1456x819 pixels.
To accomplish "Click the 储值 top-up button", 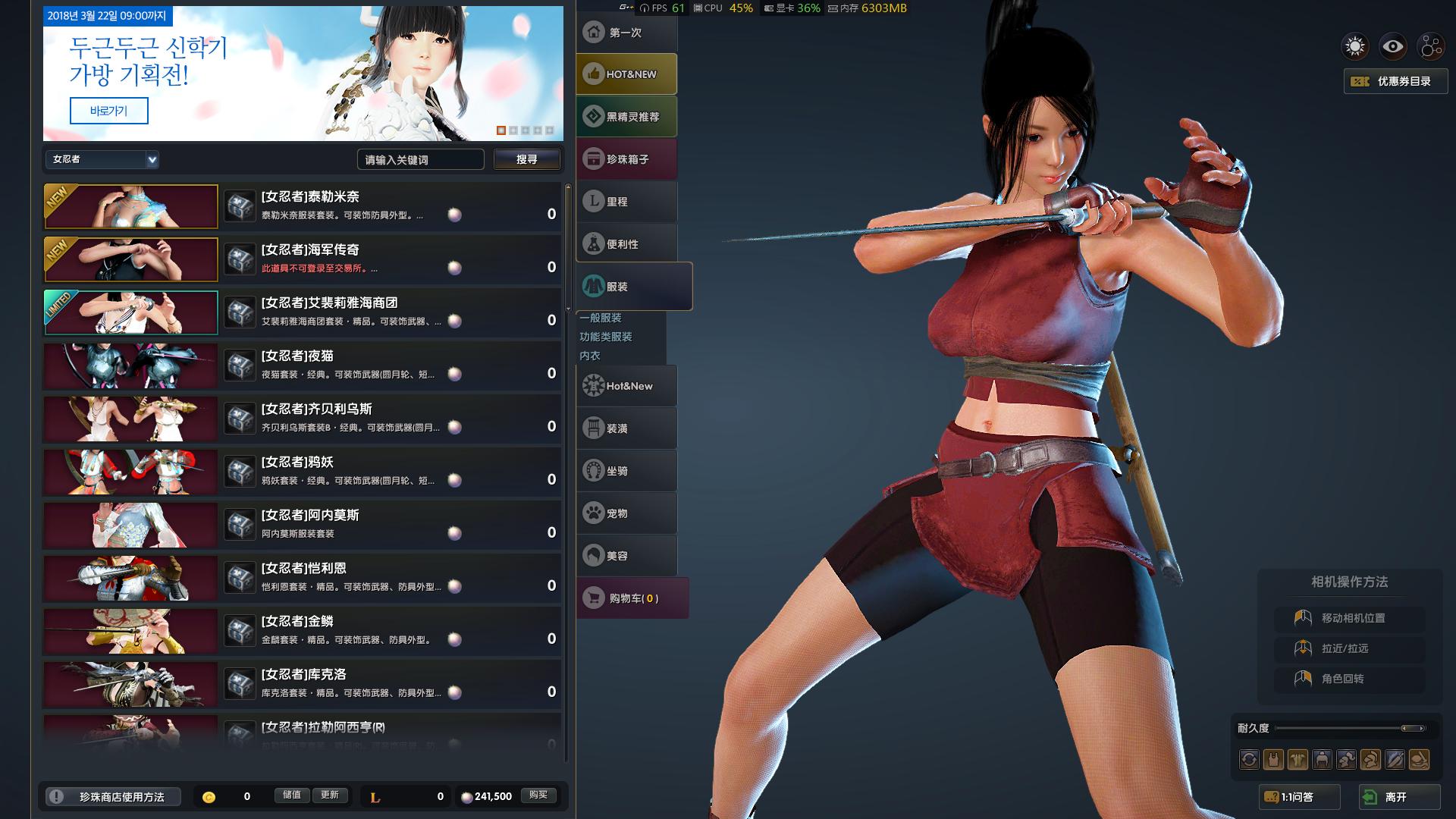I will point(292,795).
